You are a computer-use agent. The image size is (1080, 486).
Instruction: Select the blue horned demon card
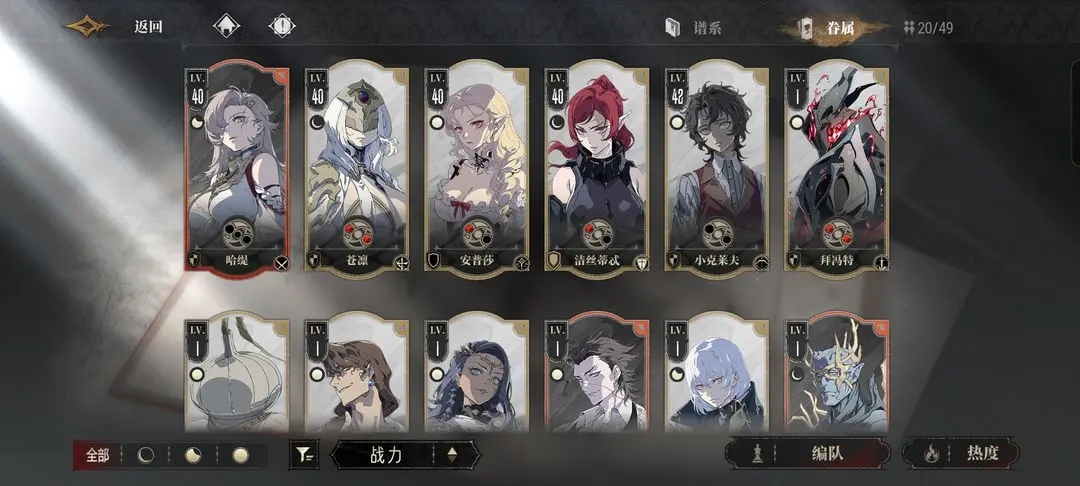tap(837, 375)
